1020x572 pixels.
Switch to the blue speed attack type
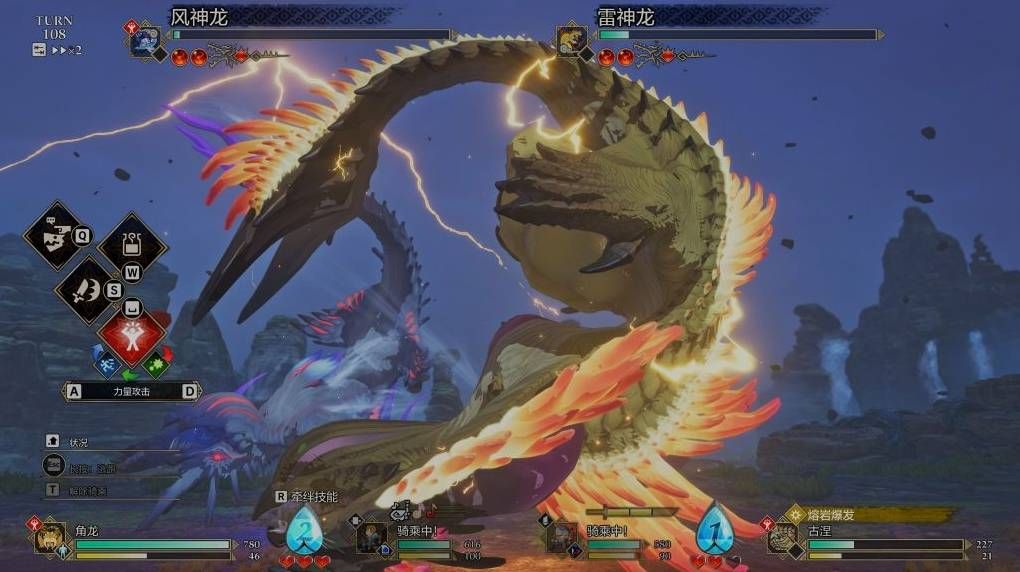click(x=108, y=362)
